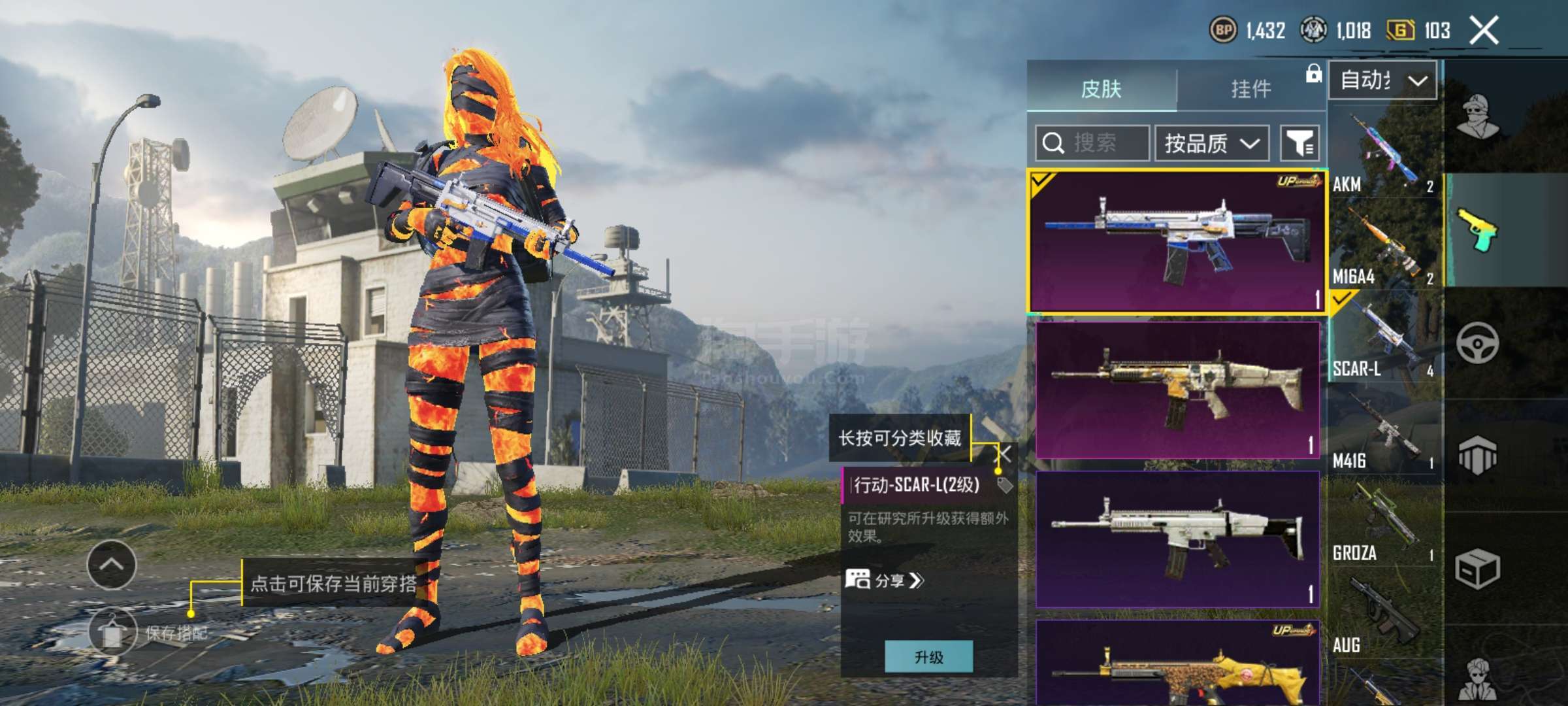This screenshot has height=706, width=1568.
Task: Open the filter funnel button
Action: tap(1299, 143)
